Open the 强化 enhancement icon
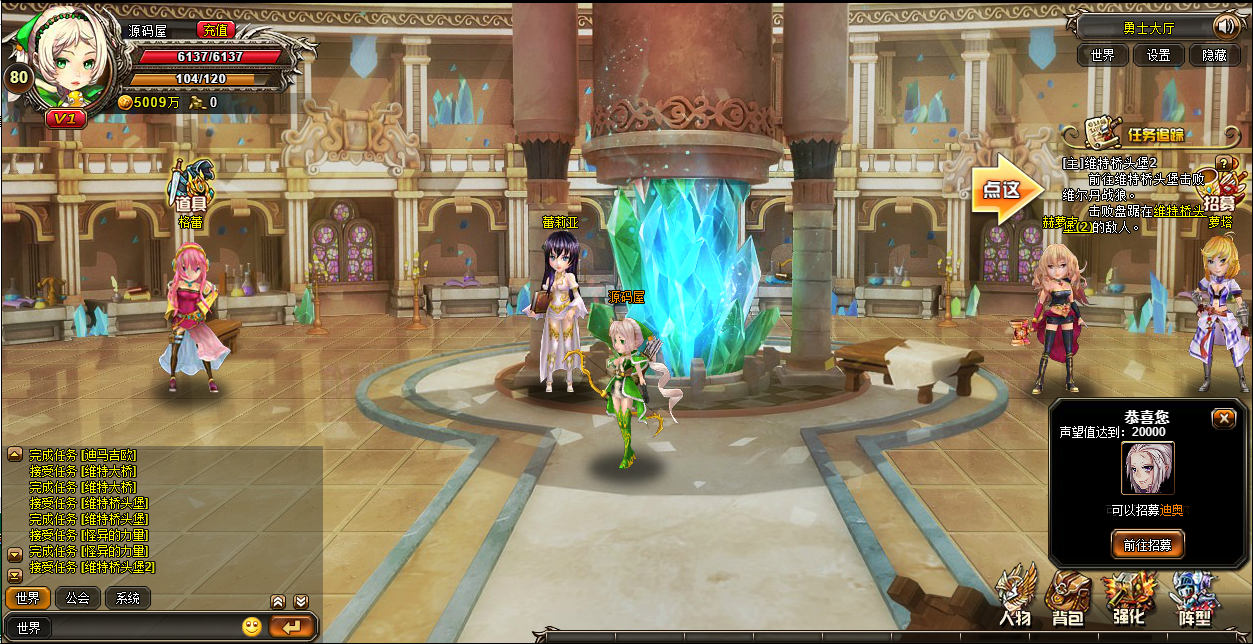 (1128, 600)
